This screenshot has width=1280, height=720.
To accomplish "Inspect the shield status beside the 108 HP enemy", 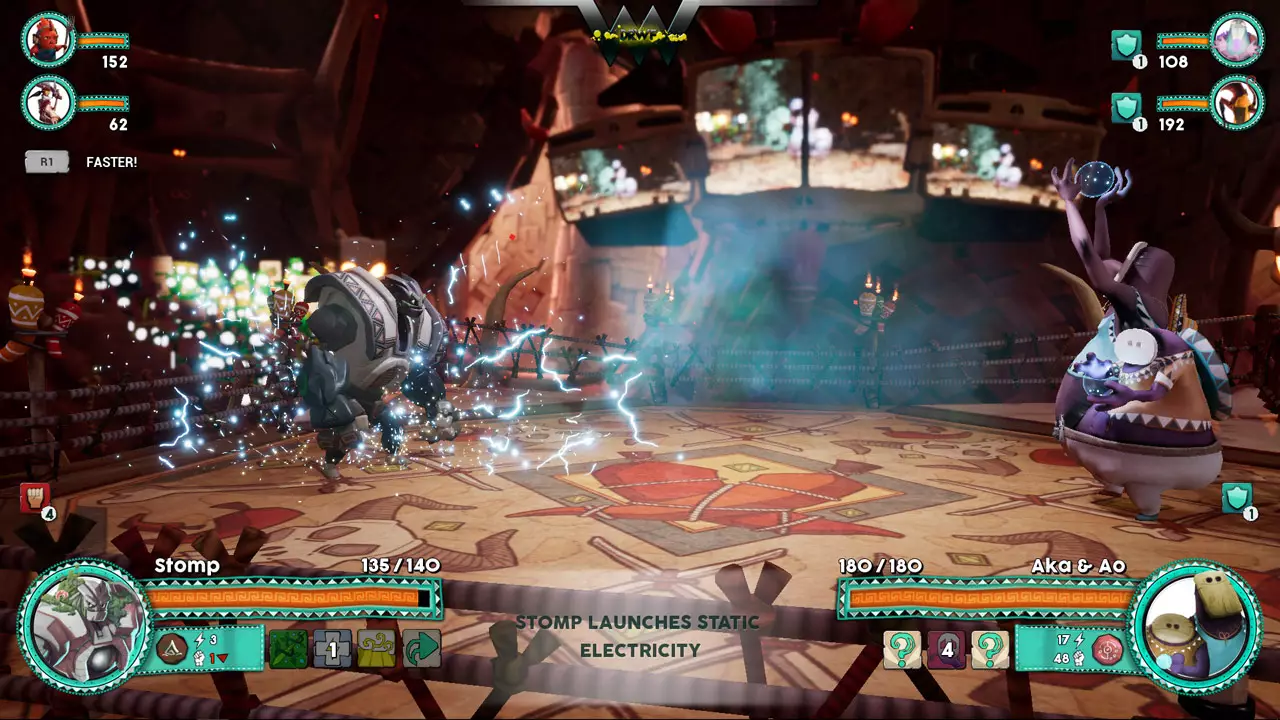I will [1126, 45].
